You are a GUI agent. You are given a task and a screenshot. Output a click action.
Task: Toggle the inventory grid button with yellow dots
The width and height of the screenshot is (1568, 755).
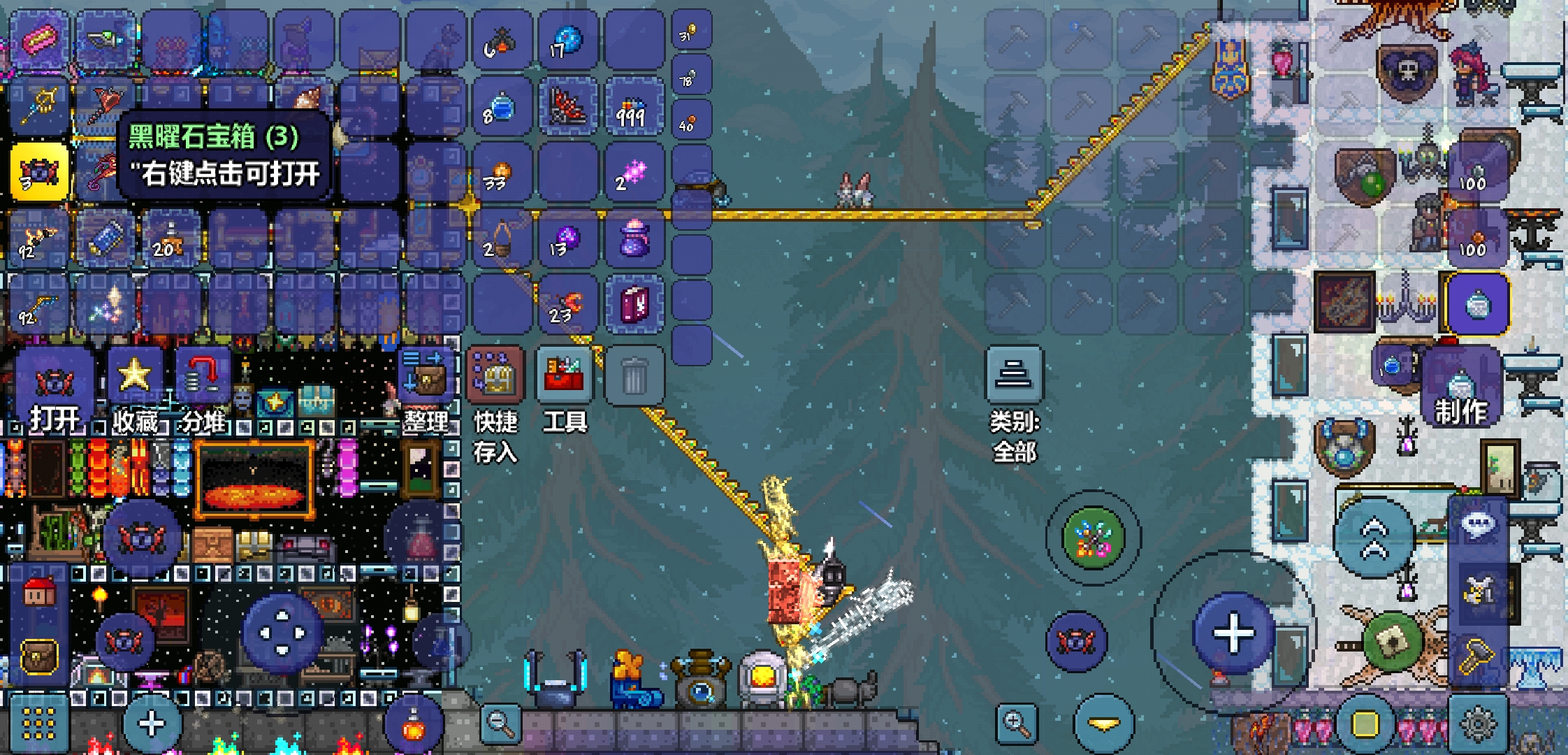click(x=39, y=724)
